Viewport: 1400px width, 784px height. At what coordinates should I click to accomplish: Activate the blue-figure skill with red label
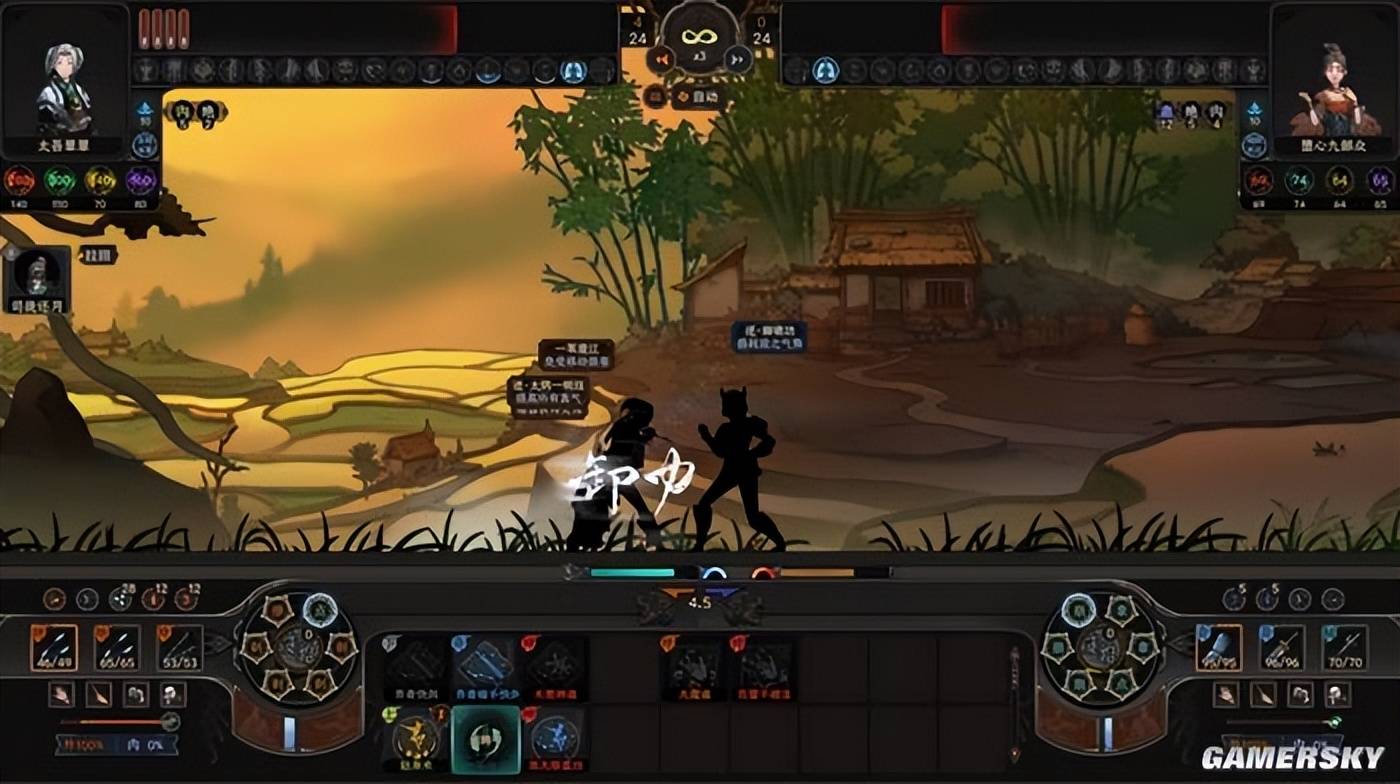click(555, 739)
